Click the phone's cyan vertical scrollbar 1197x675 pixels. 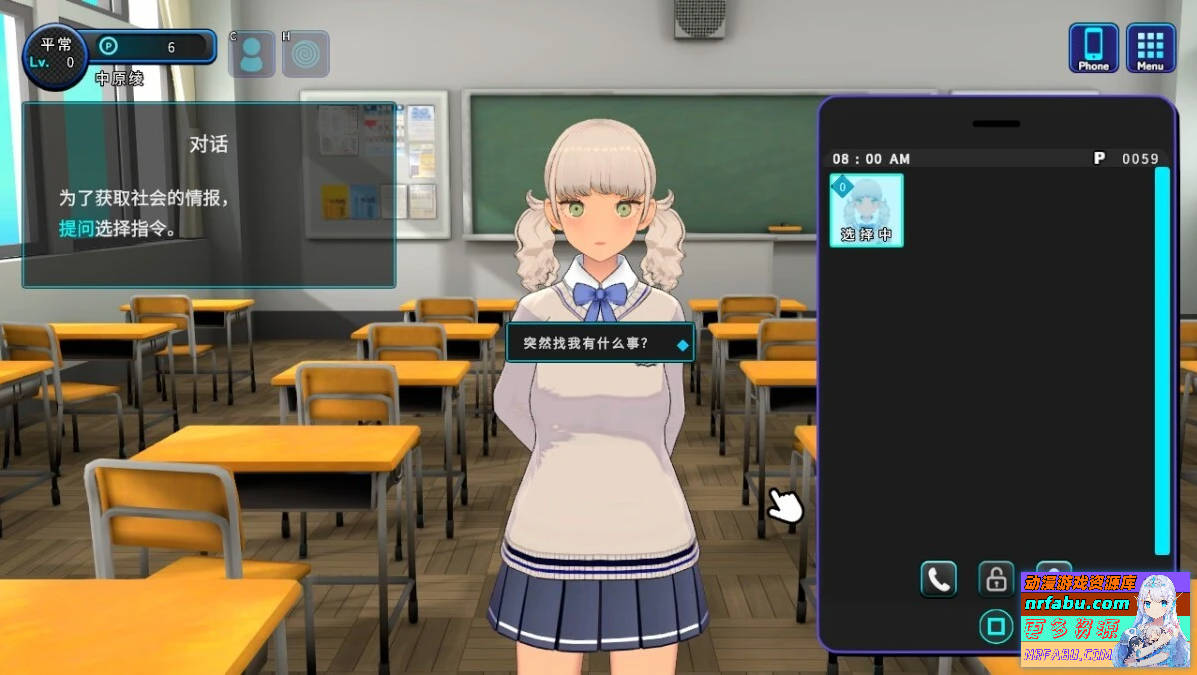(x=1161, y=360)
